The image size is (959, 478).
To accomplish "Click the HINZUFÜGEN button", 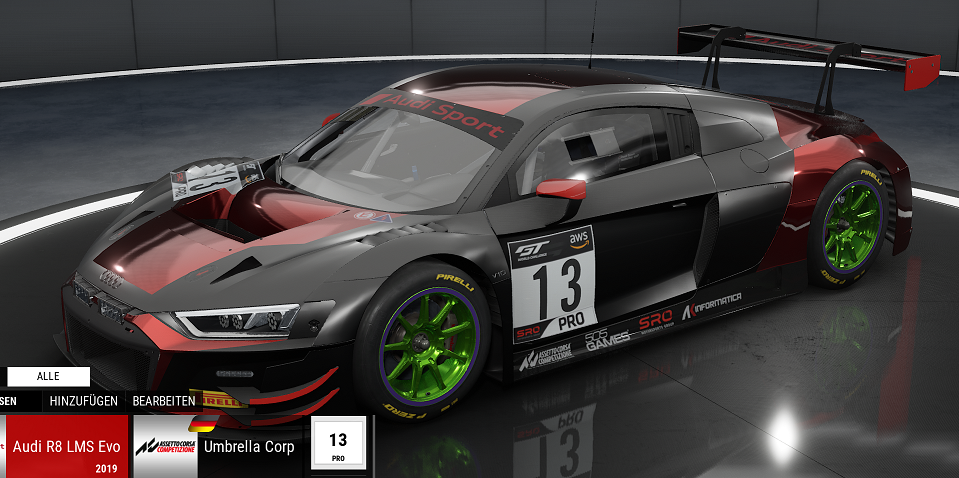I will 85,401.
